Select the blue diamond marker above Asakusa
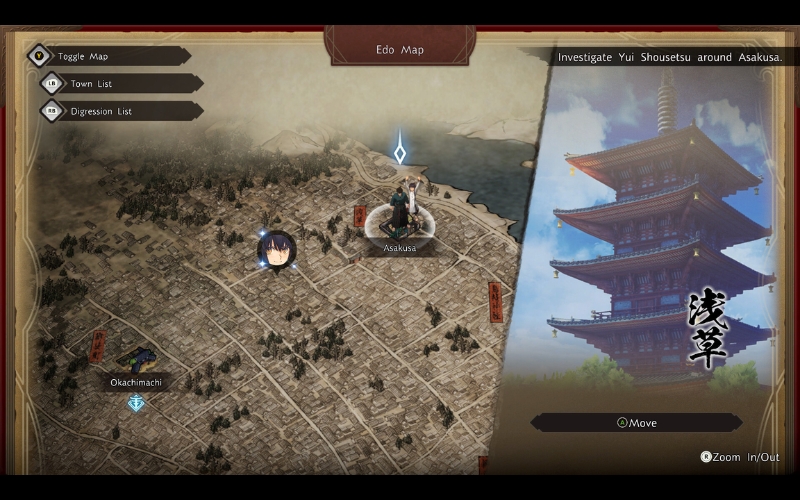 (400, 153)
